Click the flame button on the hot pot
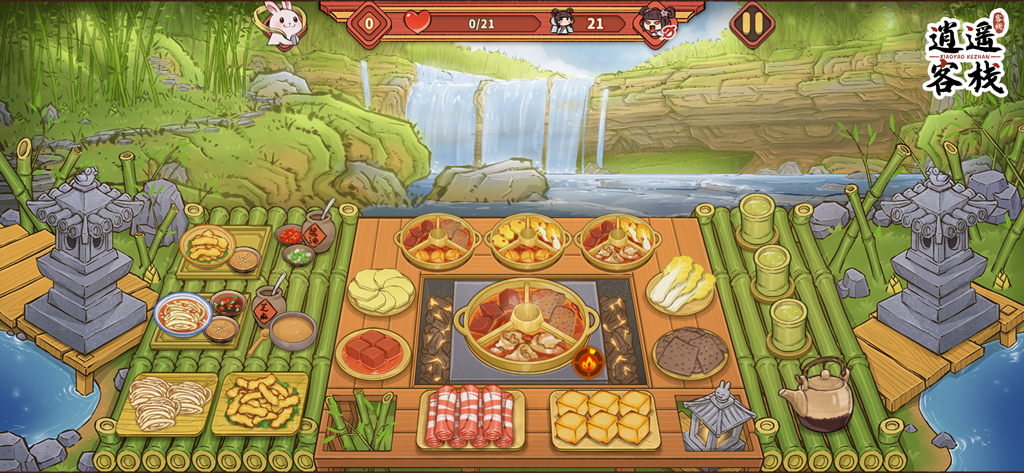The image size is (1024, 473). coord(589,360)
